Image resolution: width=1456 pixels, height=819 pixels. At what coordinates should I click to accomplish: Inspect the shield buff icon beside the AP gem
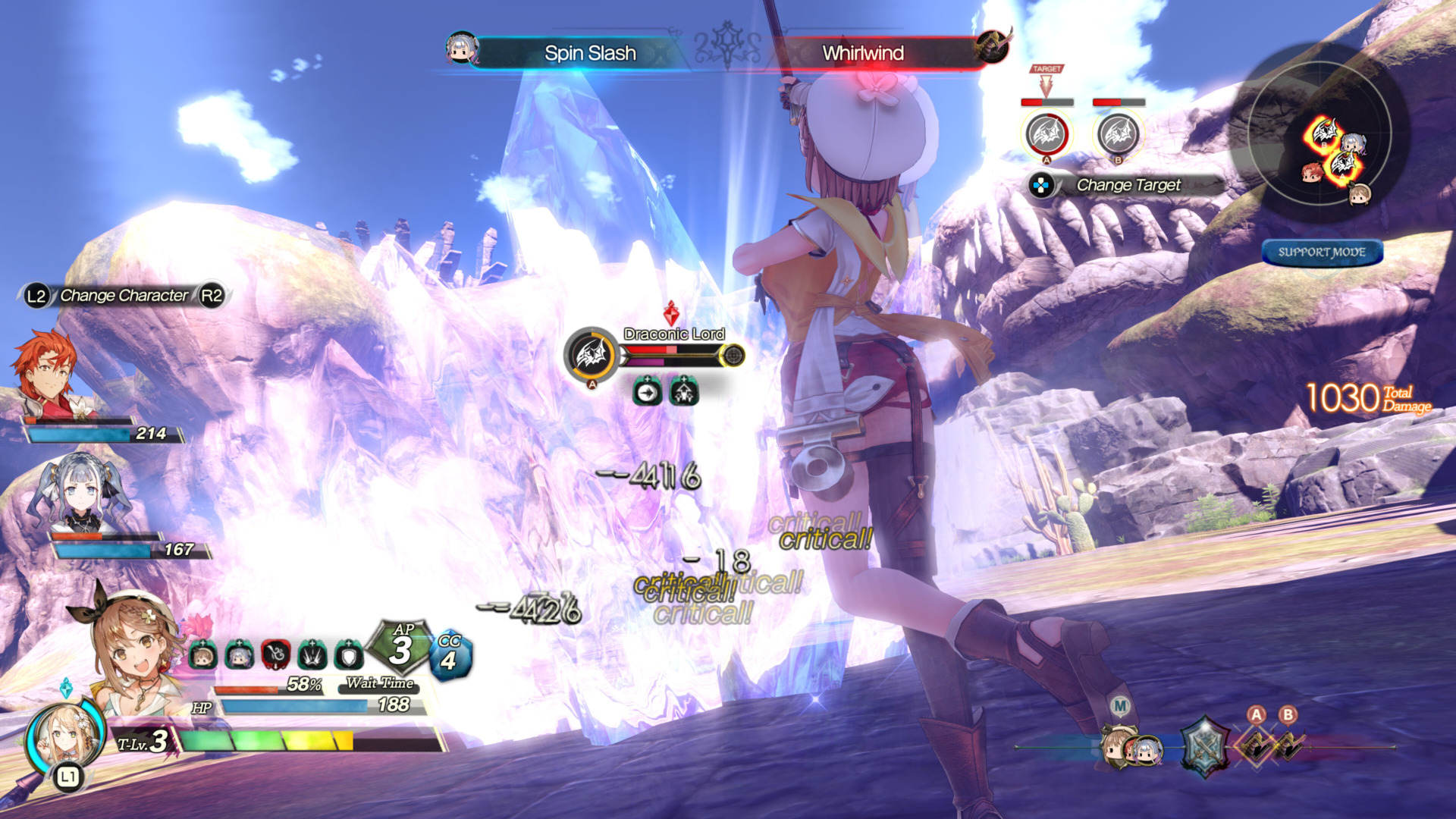click(x=349, y=654)
